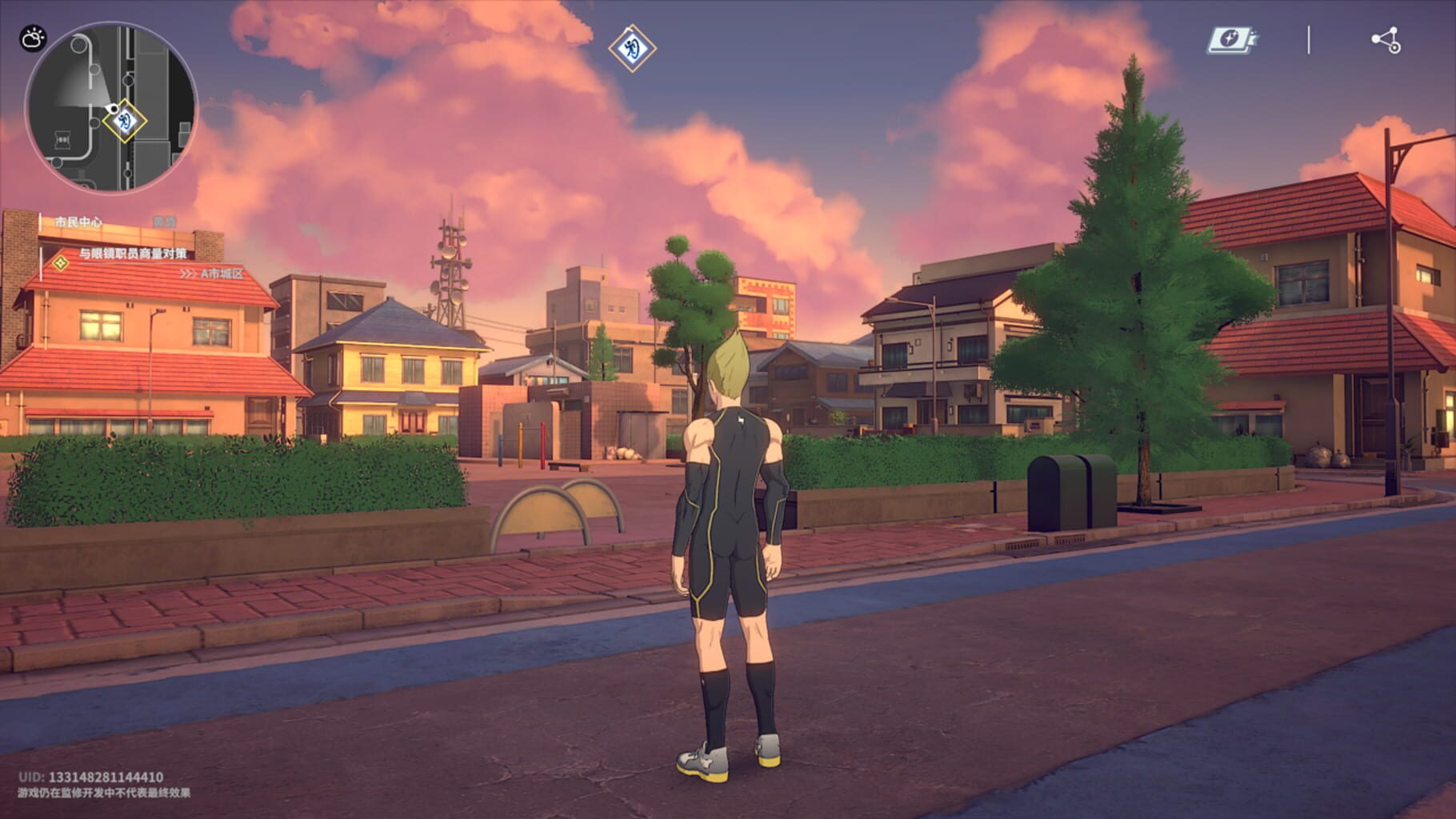
Task: Toggle tracking of the 与眼镜职员商量对策 objective
Action: coord(133,253)
